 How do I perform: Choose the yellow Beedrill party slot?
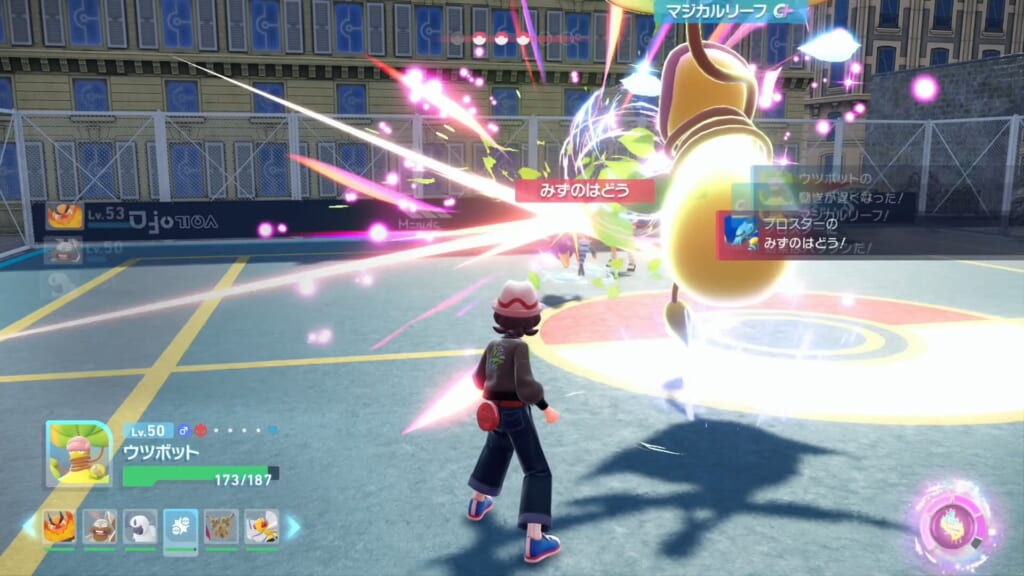coord(262,526)
